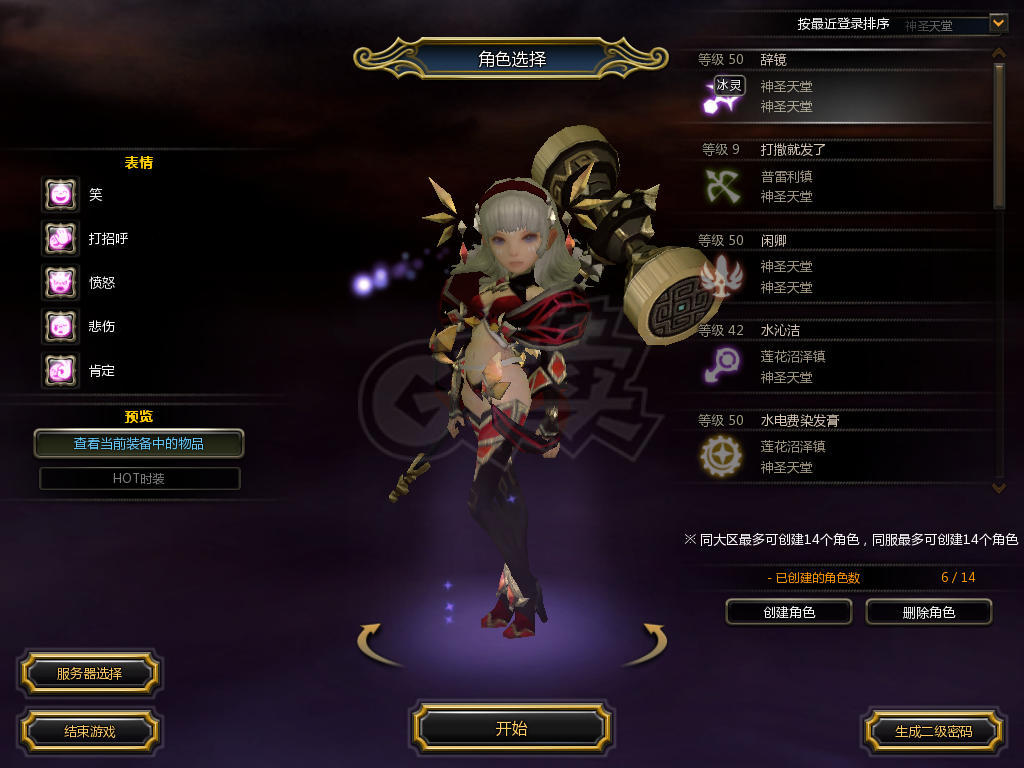The image size is (1024, 768).
Task: Show the 悲伤 sad expression
Action: click(x=60, y=326)
